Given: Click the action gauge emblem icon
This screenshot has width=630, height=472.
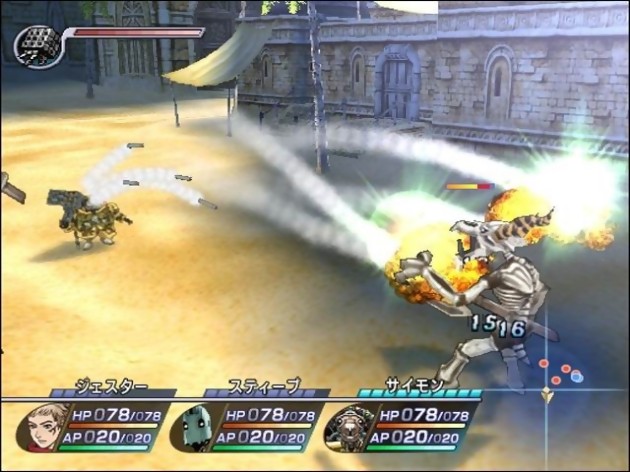Looking at the screenshot, I should point(37,46).
